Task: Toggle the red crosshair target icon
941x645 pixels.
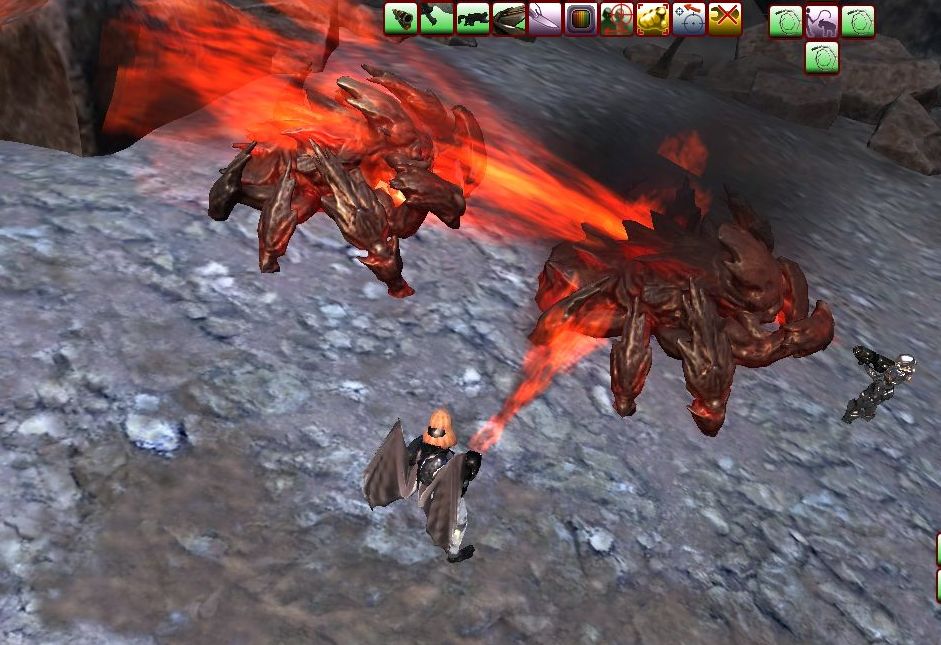Action: coord(617,19)
